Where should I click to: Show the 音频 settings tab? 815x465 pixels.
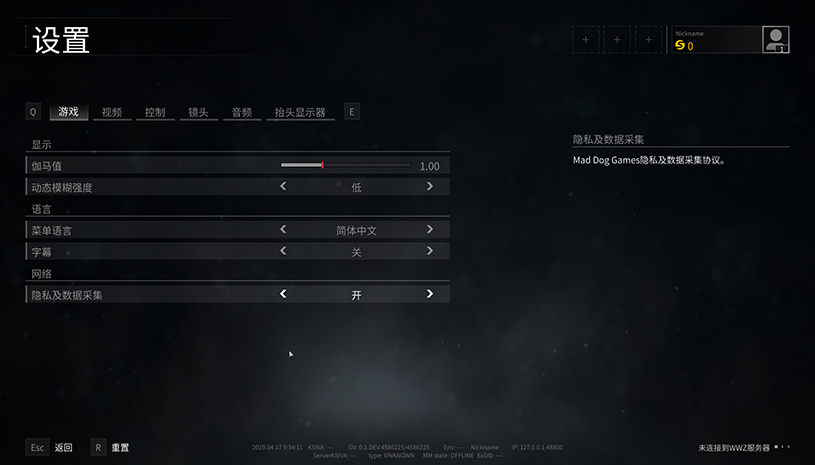[241, 112]
